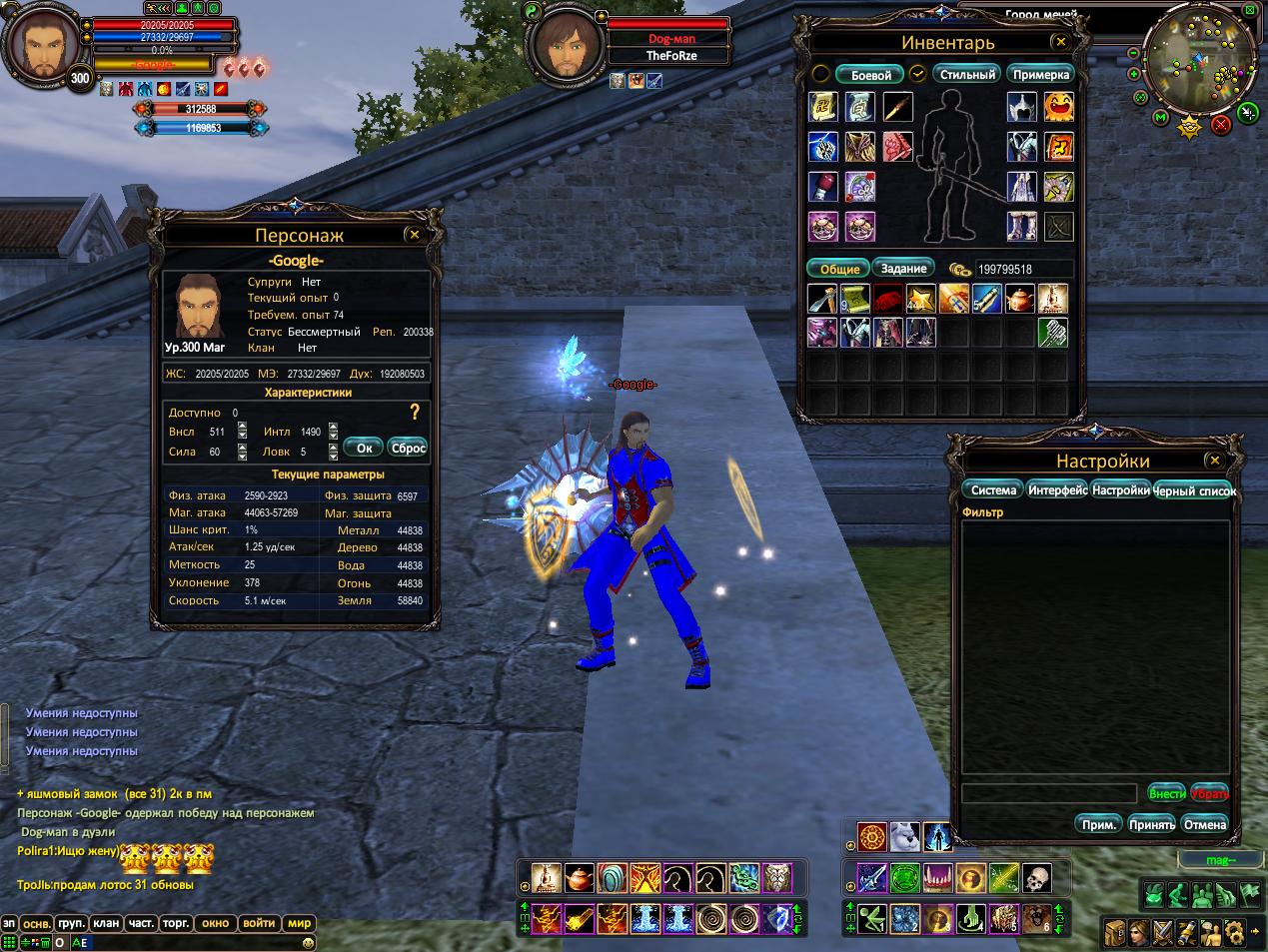Switch chat to the торг. channel
This screenshot has height=952, width=1268.
(176, 923)
